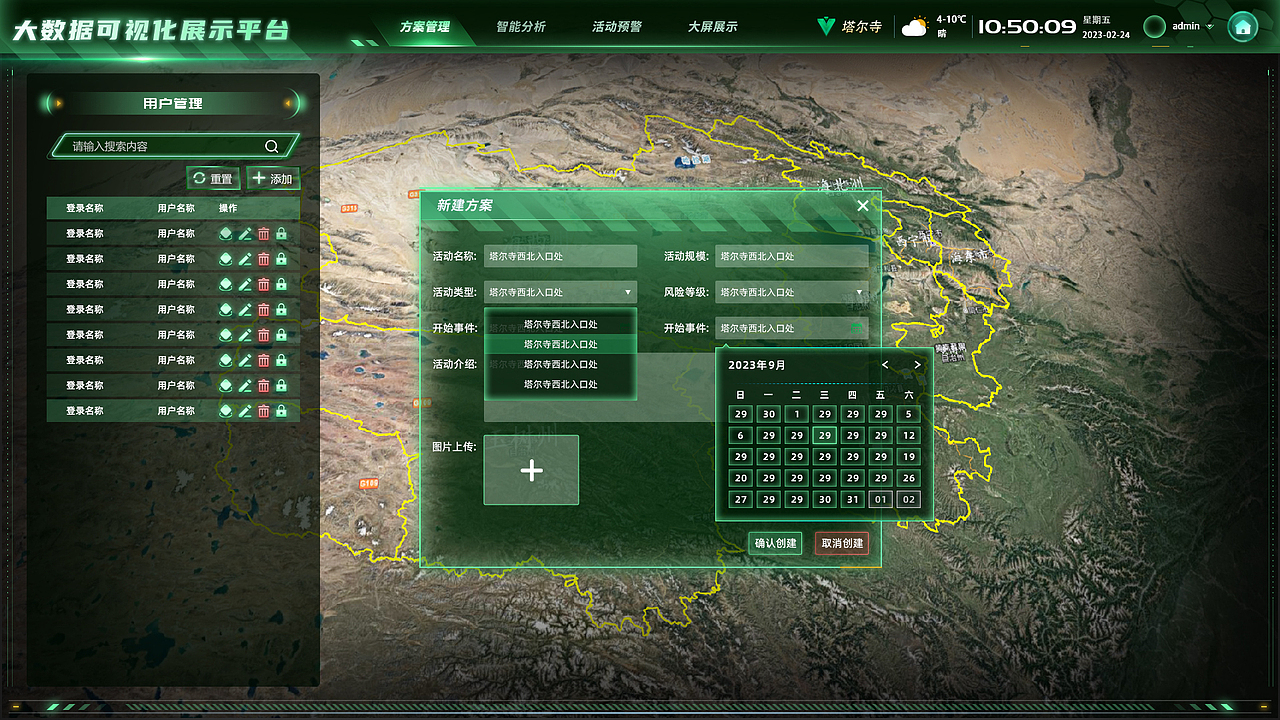Click 取消创建 to cancel the plan
Screen dimensions: 1280x720
click(x=841, y=545)
